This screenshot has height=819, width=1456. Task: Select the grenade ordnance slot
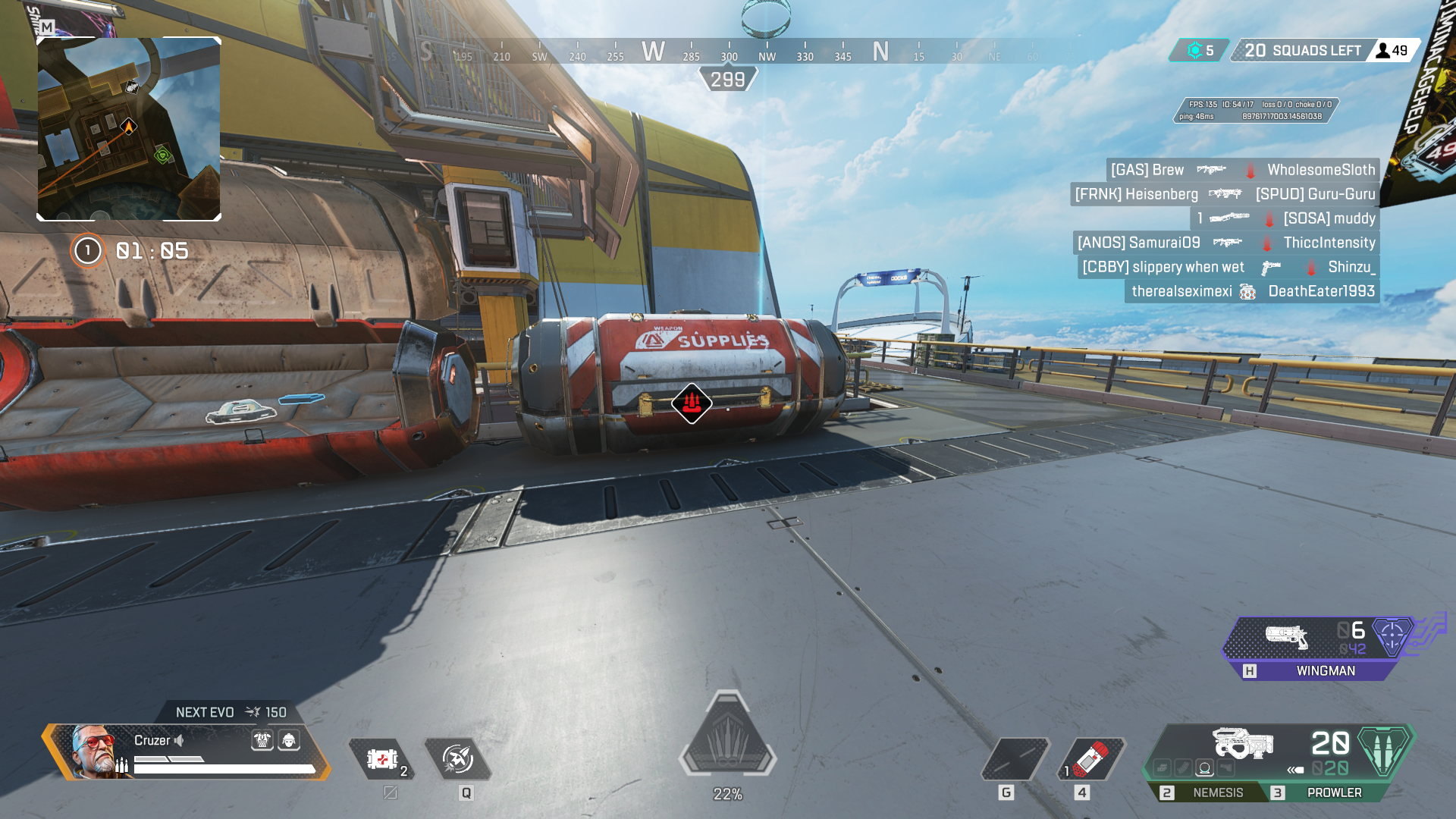(1015, 759)
